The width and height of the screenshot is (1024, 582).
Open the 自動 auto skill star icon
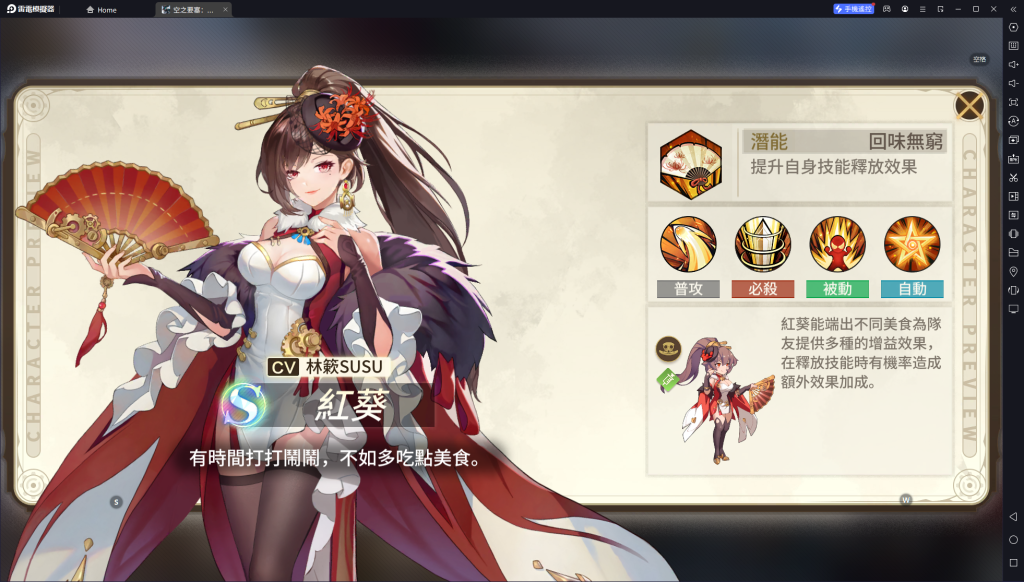pyautogui.click(x=912, y=244)
